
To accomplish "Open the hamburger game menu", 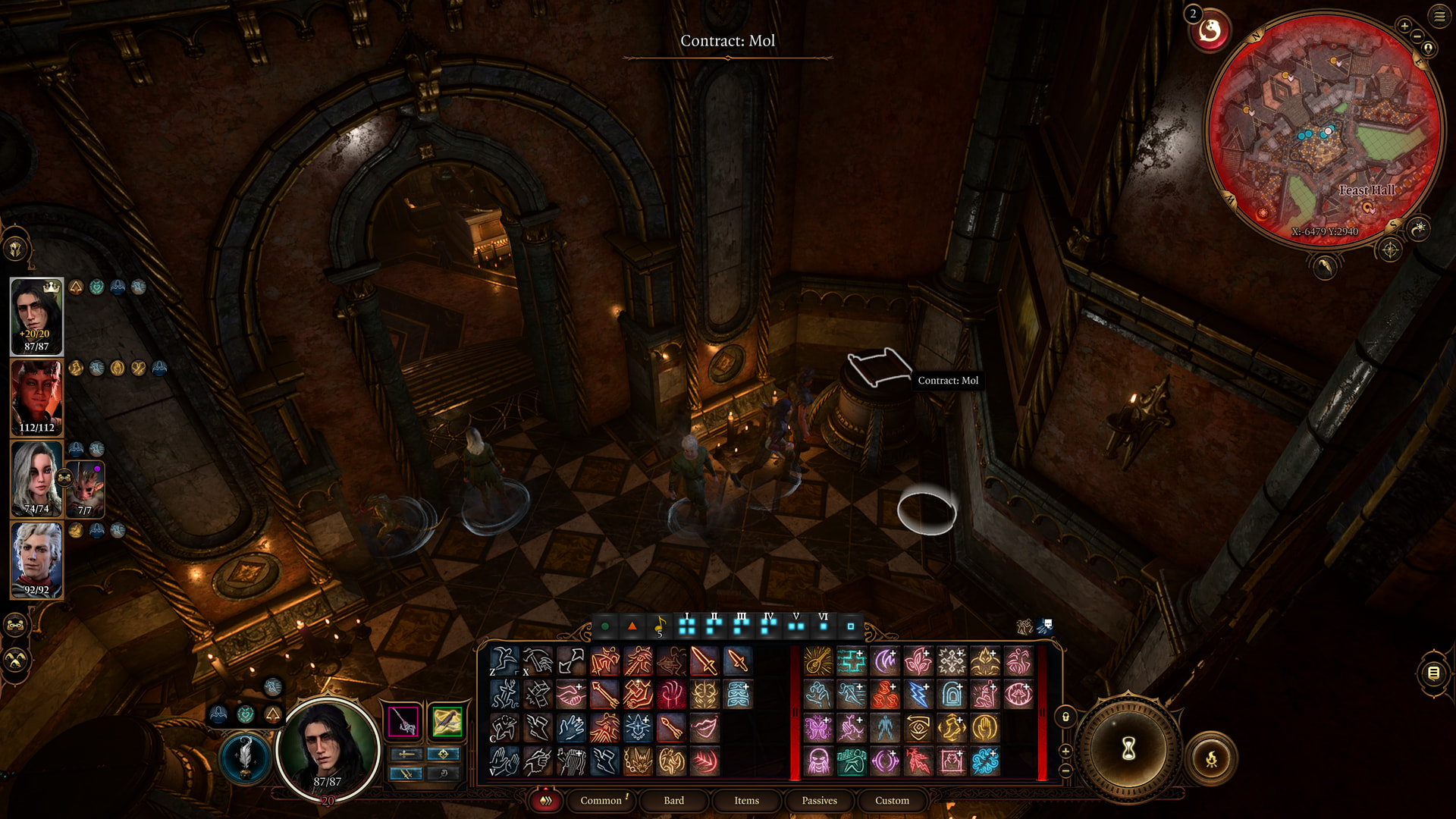I will click(1439, 16).
